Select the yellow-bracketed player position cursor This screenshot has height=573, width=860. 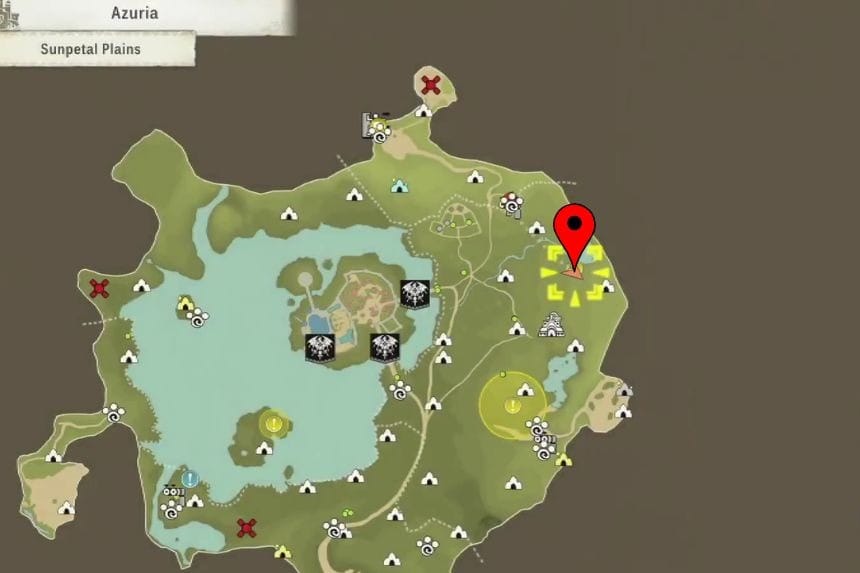[x=574, y=272]
